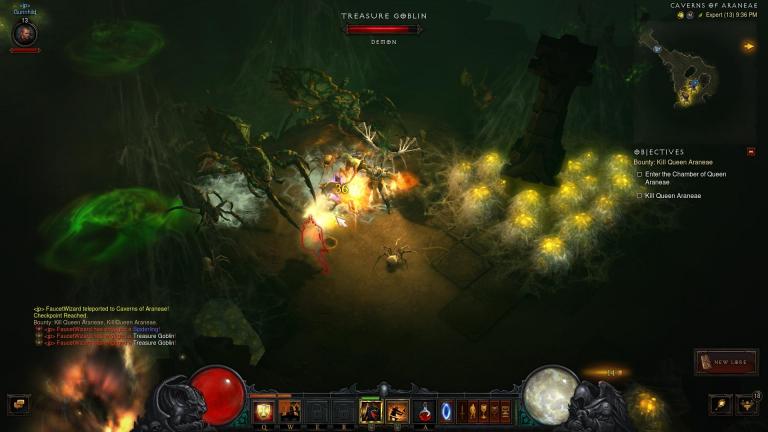The width and height of the screenshot is (768, 432).
Task: Drink the red health potion
Action: [x=425, y=411]
